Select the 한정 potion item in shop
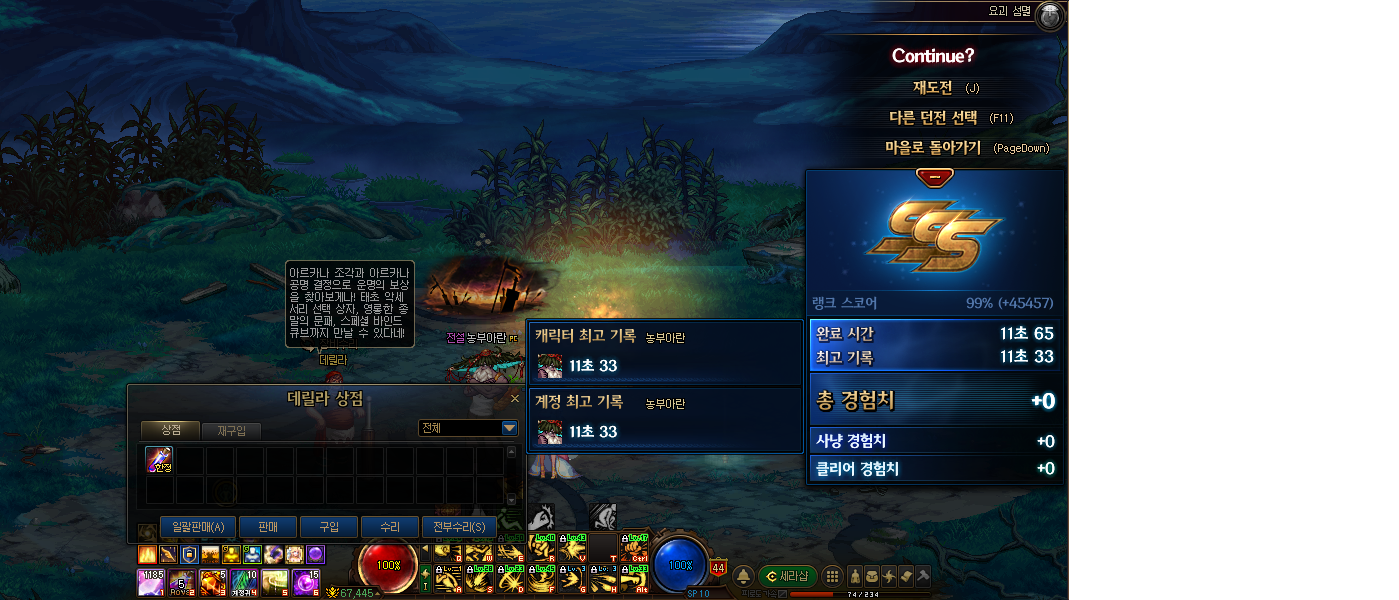The image size is (1399, 600). (160, 460)
